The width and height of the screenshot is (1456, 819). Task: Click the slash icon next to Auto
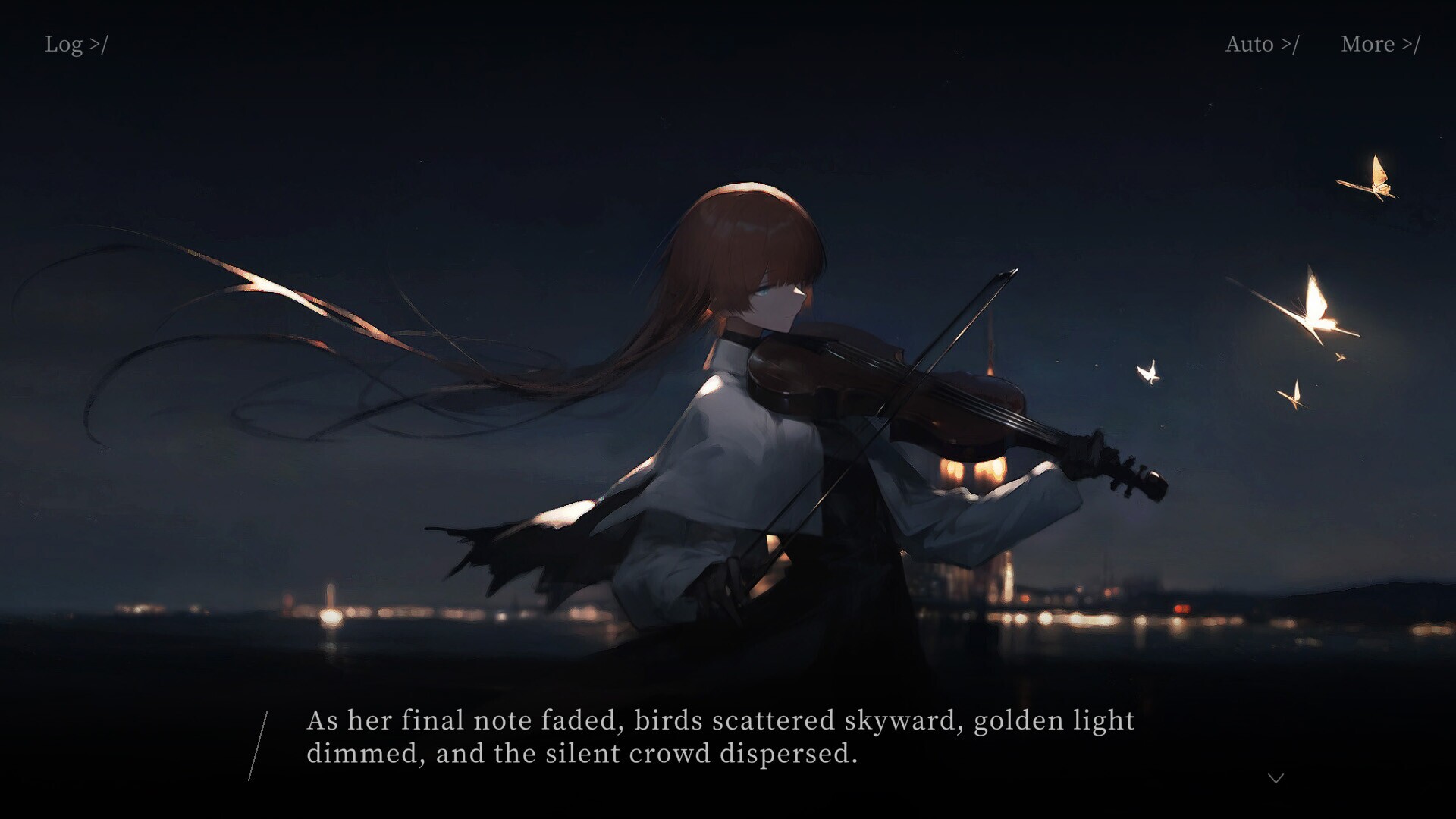coord(1291,44)
